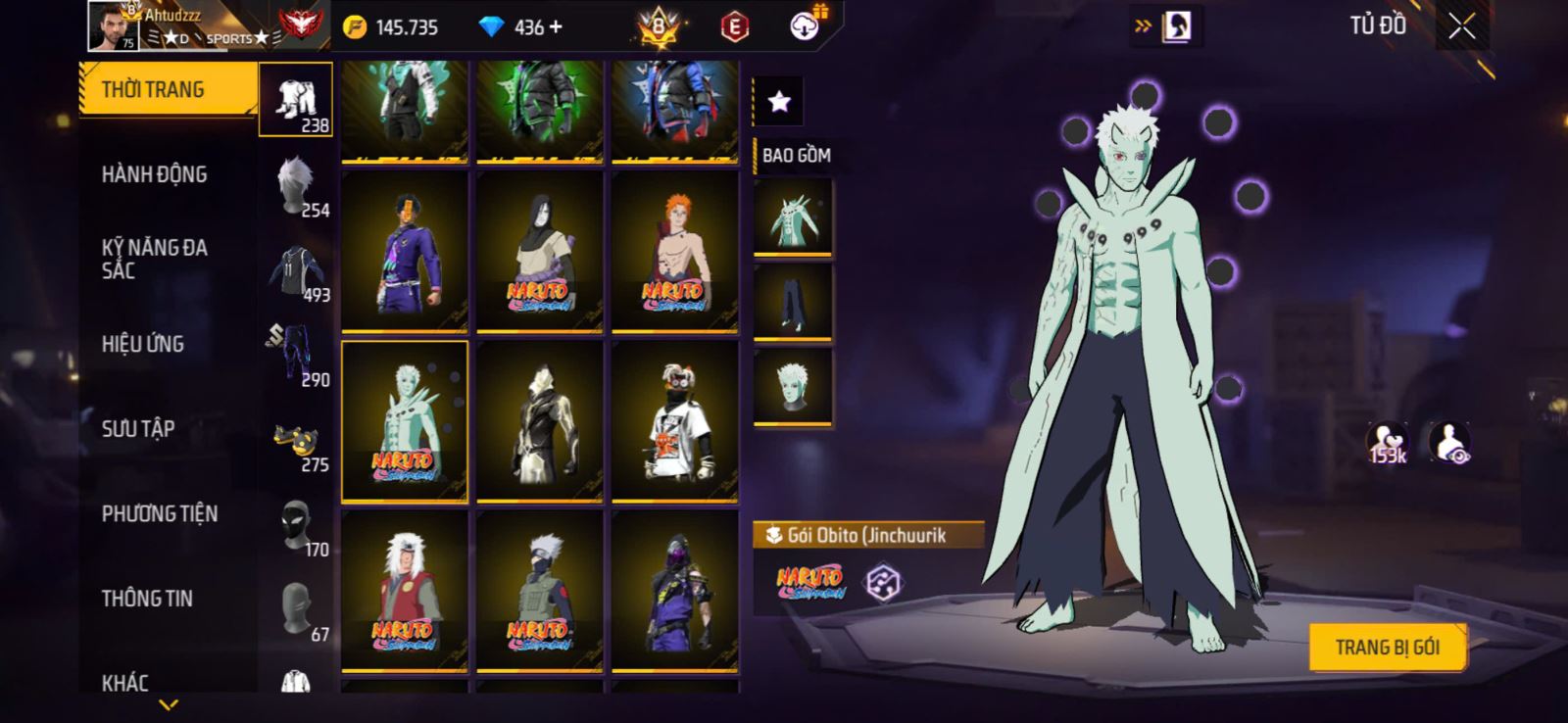
Task: Click the Obito jacket piece in Bao Gồm
Action: click(793, 217)
